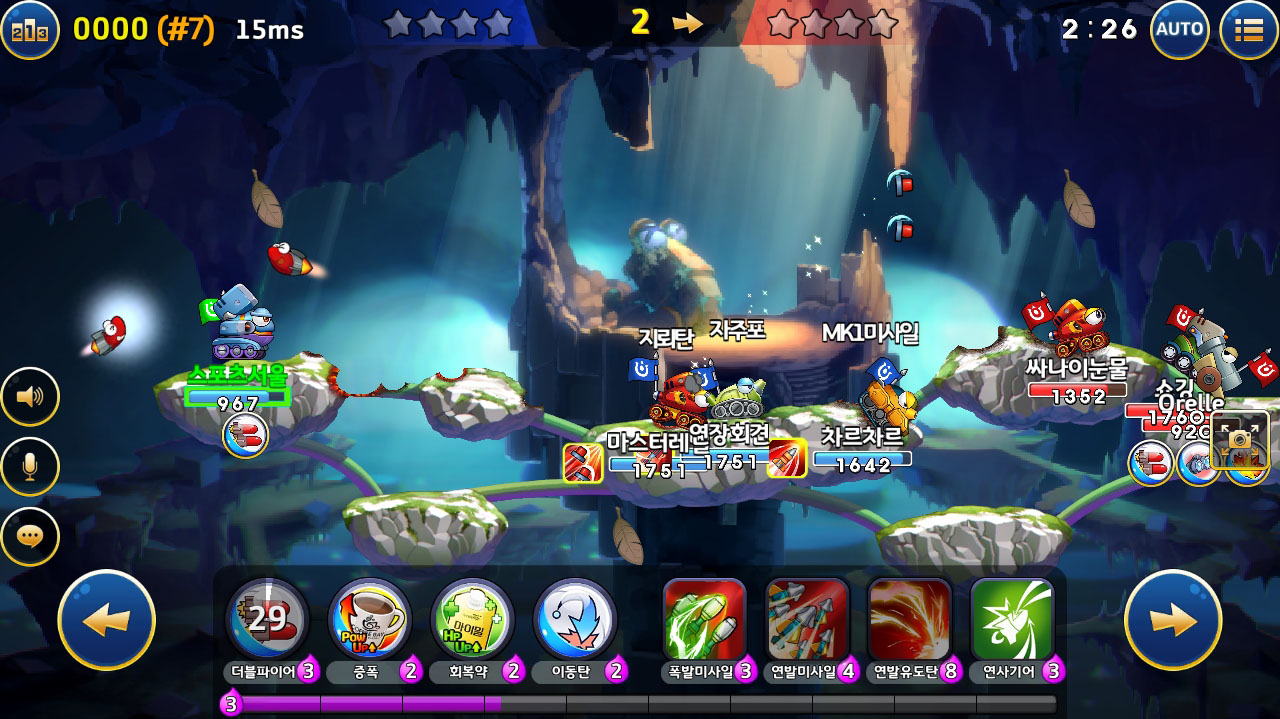Image resolution: width=1280 pixels, height=719 pixels.
Task: Open the ranking icon at top-left
Action: coord(29,29)
